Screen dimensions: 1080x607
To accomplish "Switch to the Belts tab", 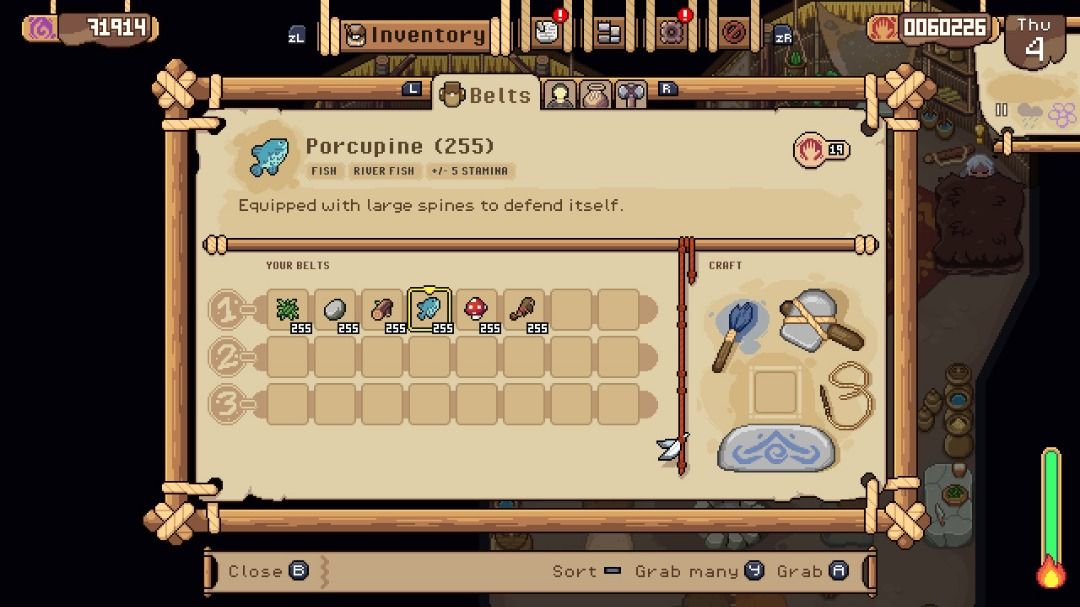I will pos(486,95).
